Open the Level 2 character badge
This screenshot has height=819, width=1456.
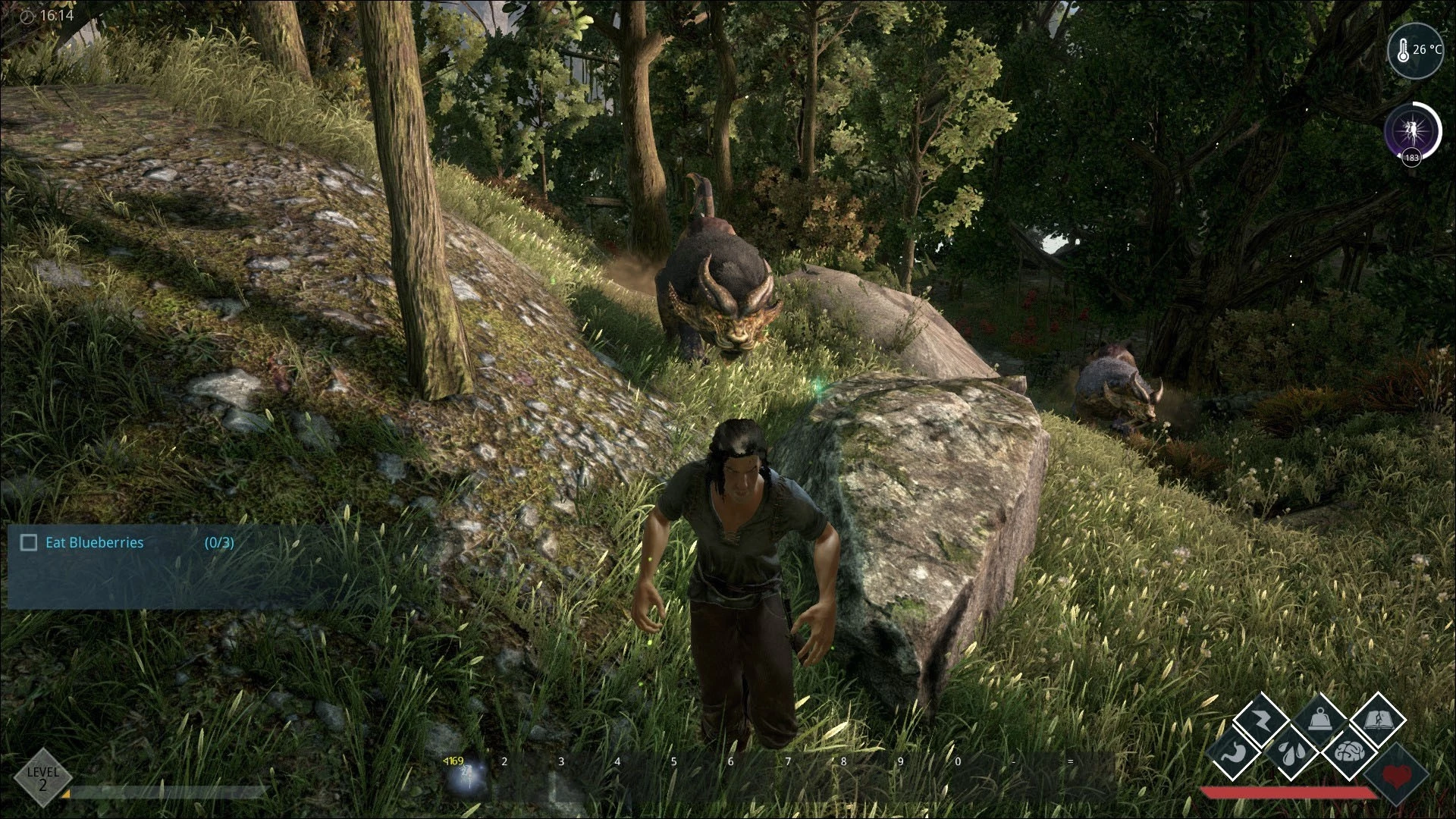(42, 777)
